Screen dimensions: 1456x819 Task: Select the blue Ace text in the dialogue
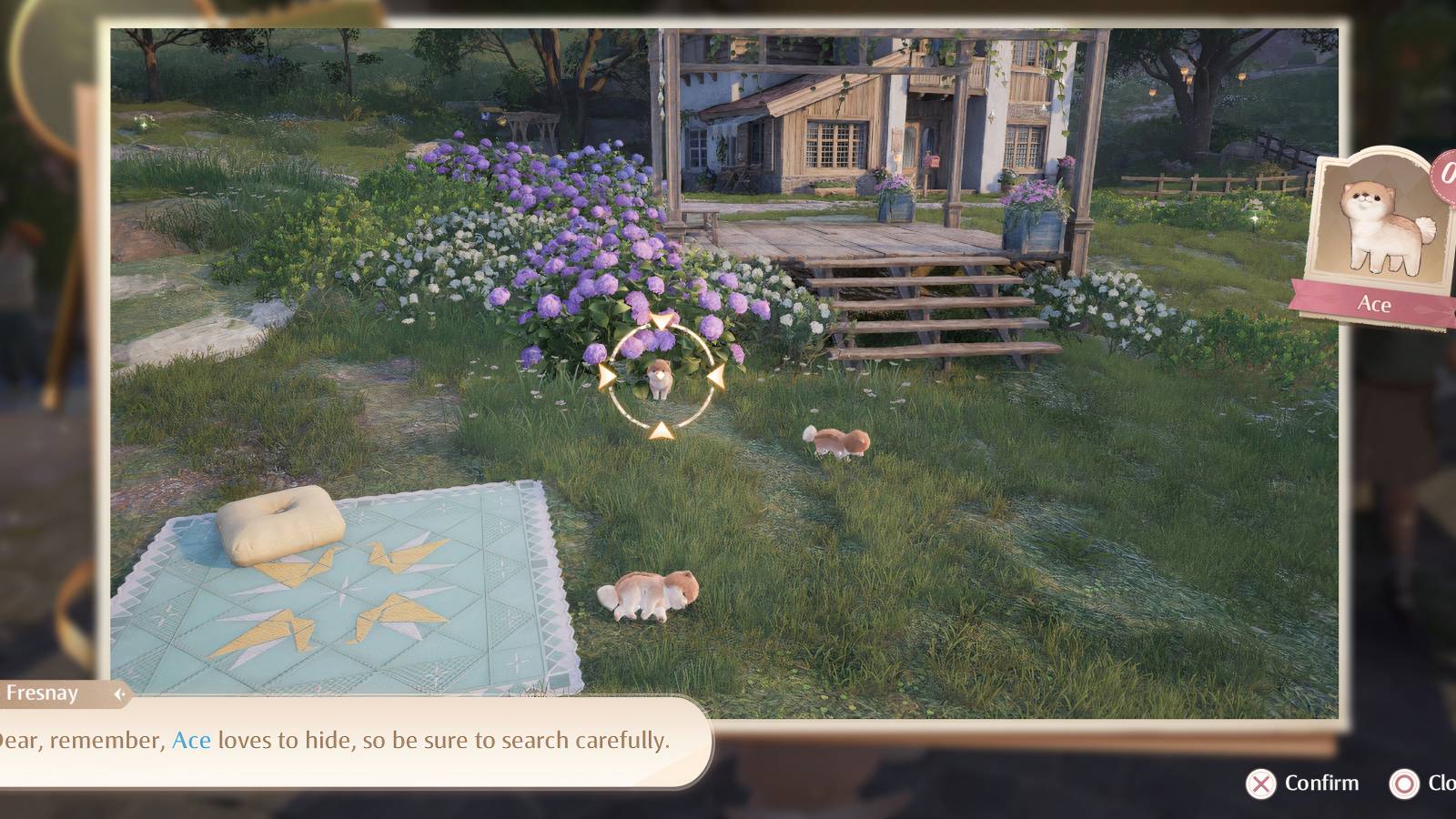pos(194,740)
